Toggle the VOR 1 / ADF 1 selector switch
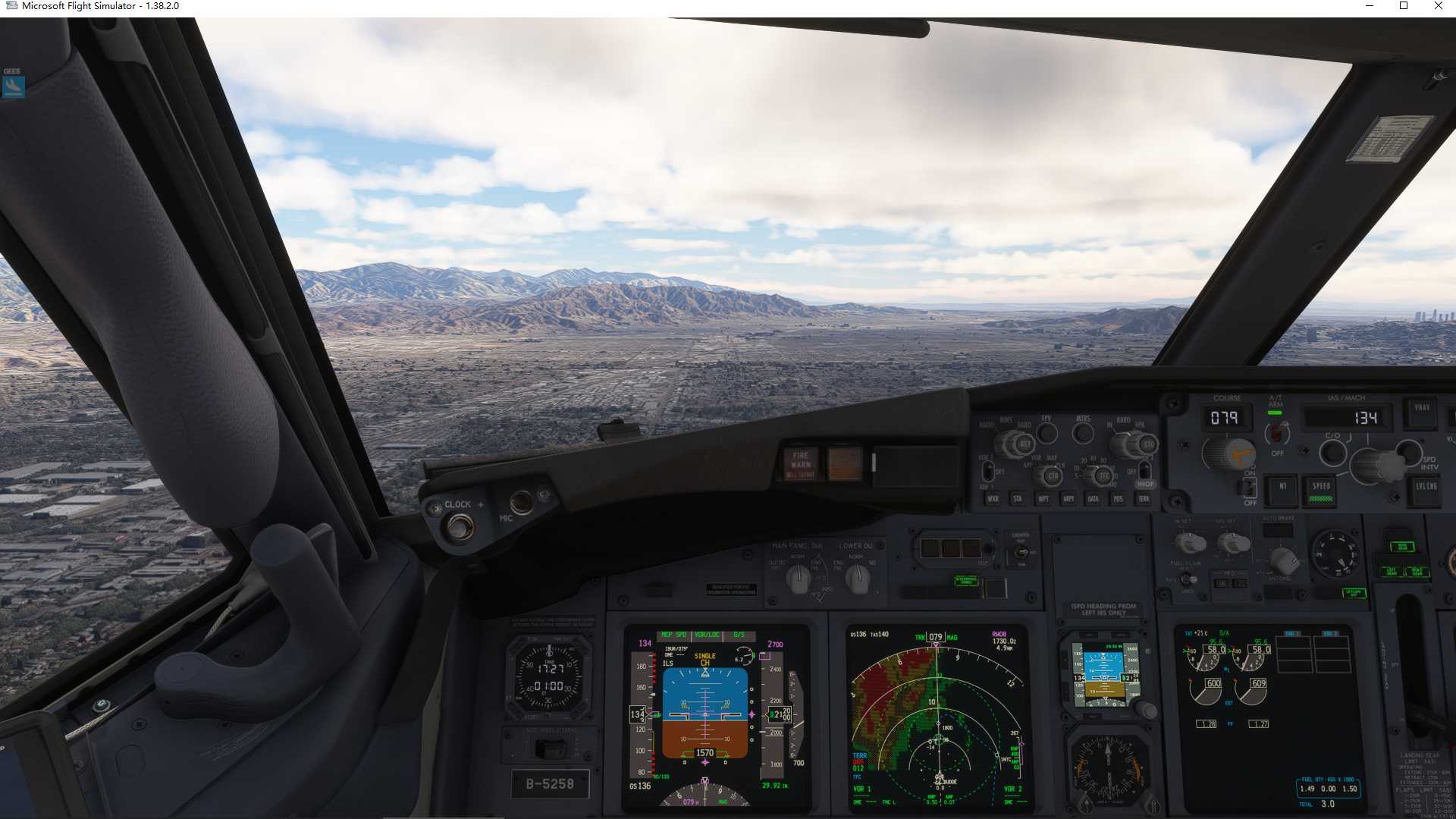Image resolution: width=1456 pixels, height=819 pixels. (x=987, y=472)
